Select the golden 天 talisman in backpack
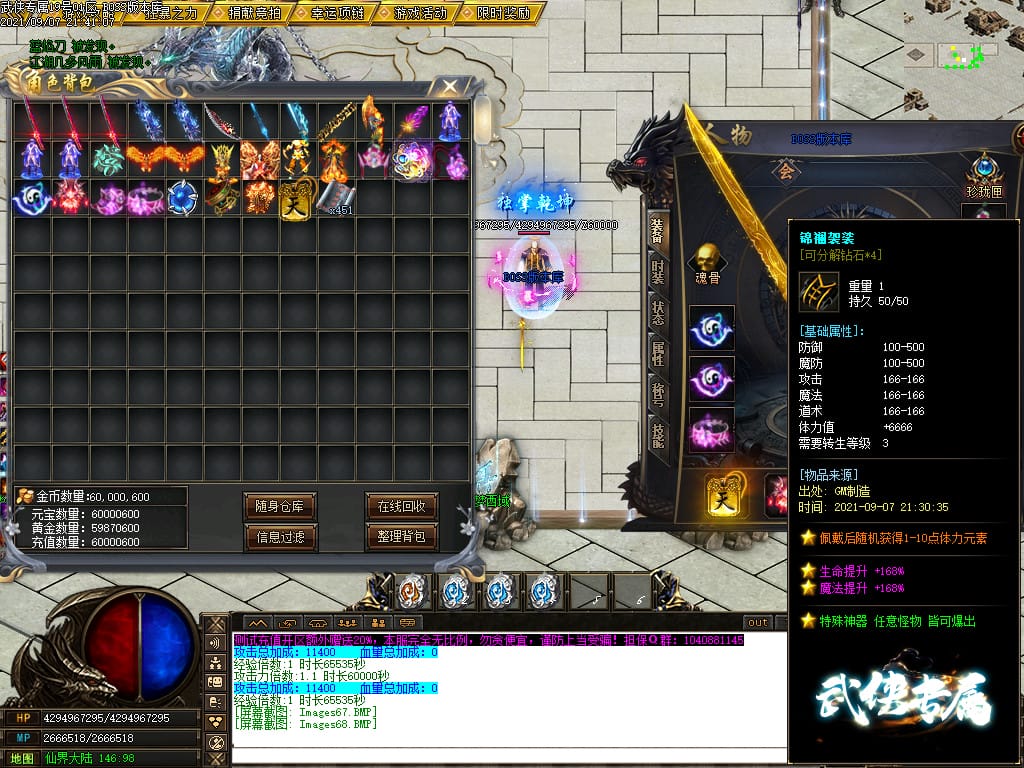The height and width of the screenshot is (768, 1024). pyautogui.click(x=296, y=197)
